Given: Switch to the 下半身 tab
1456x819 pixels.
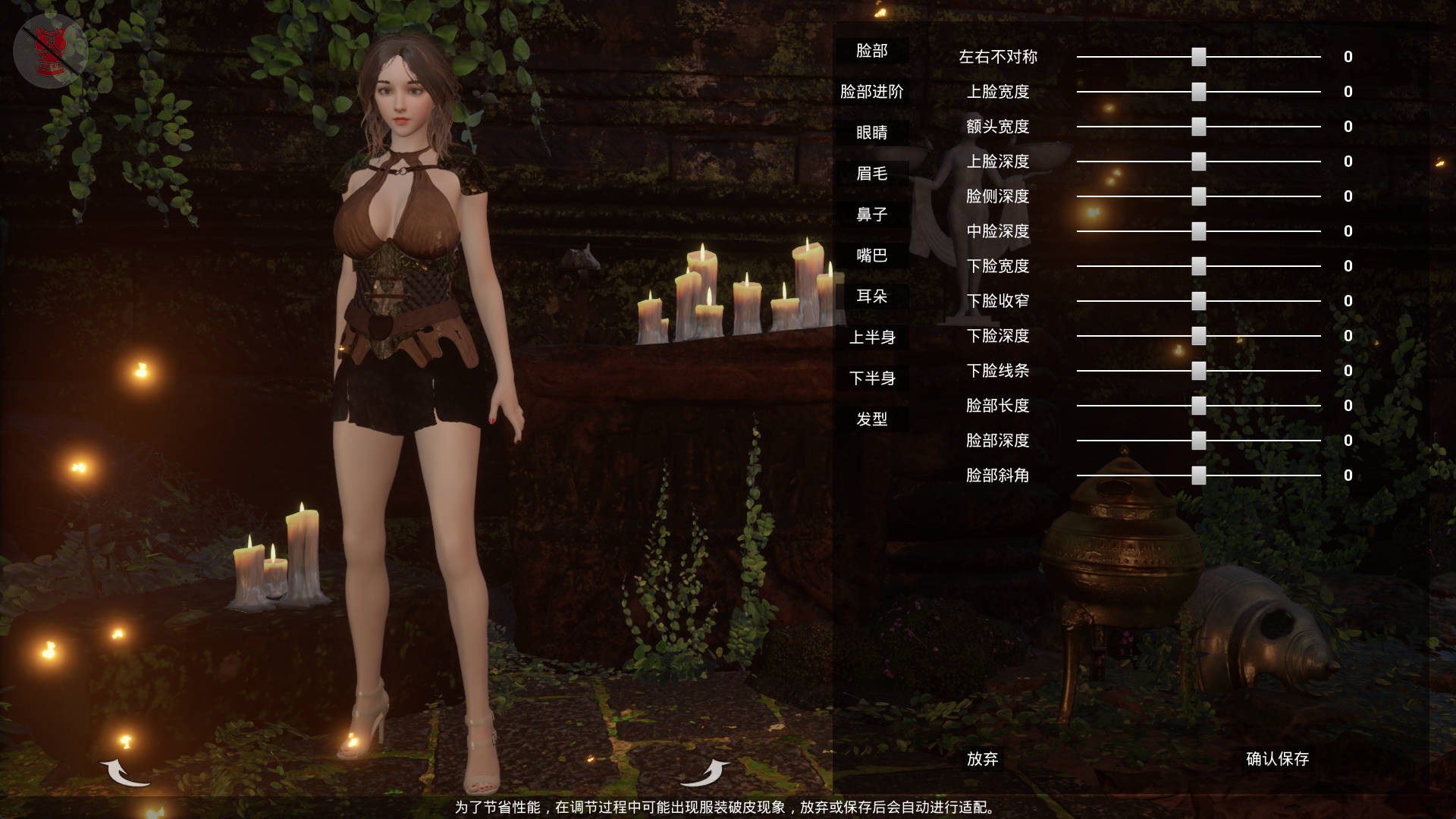Looking at the screenshot, I should pyautogui.click(x=871, y=378).
